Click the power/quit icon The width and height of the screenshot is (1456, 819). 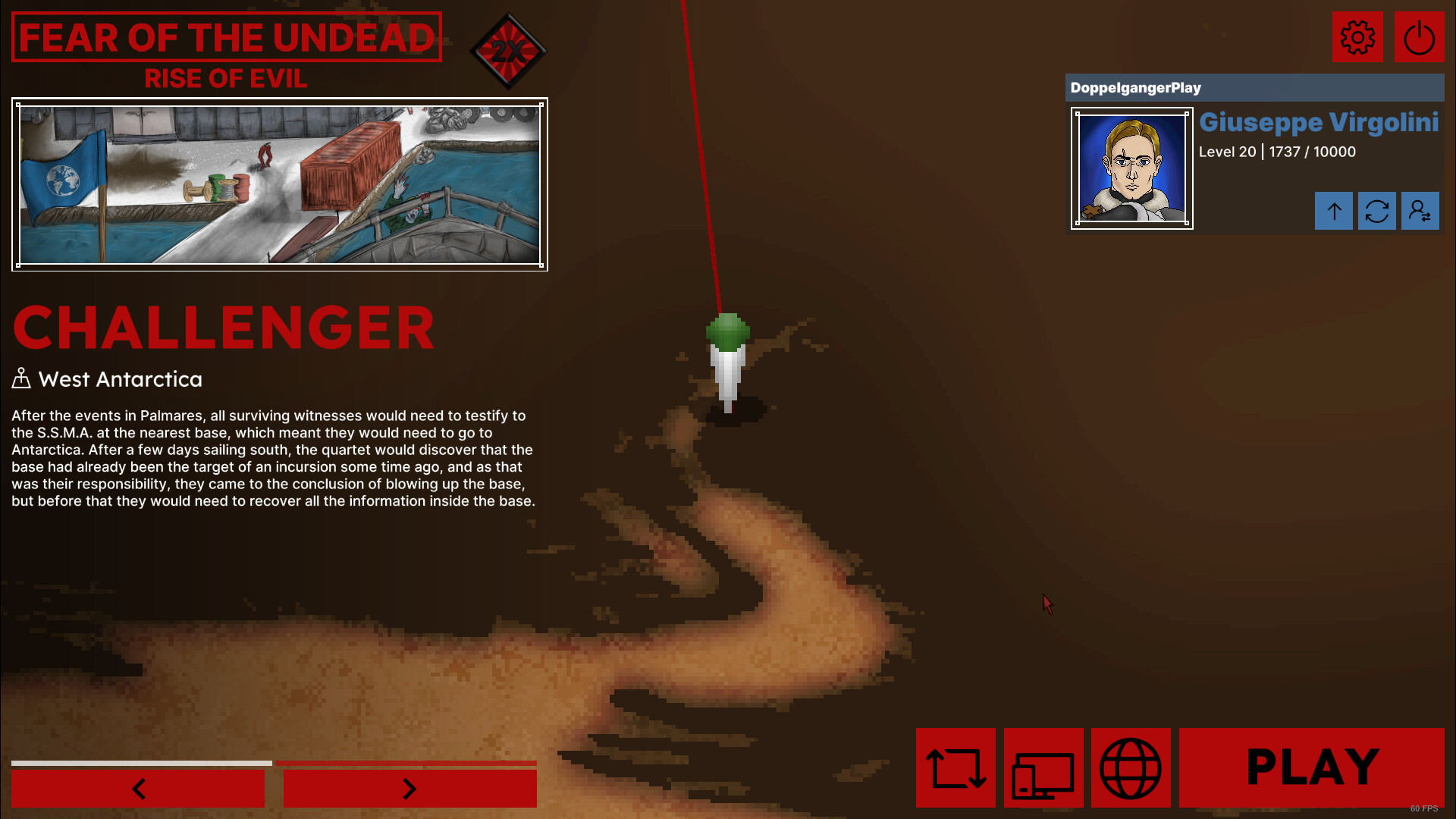click(1419, 36)
